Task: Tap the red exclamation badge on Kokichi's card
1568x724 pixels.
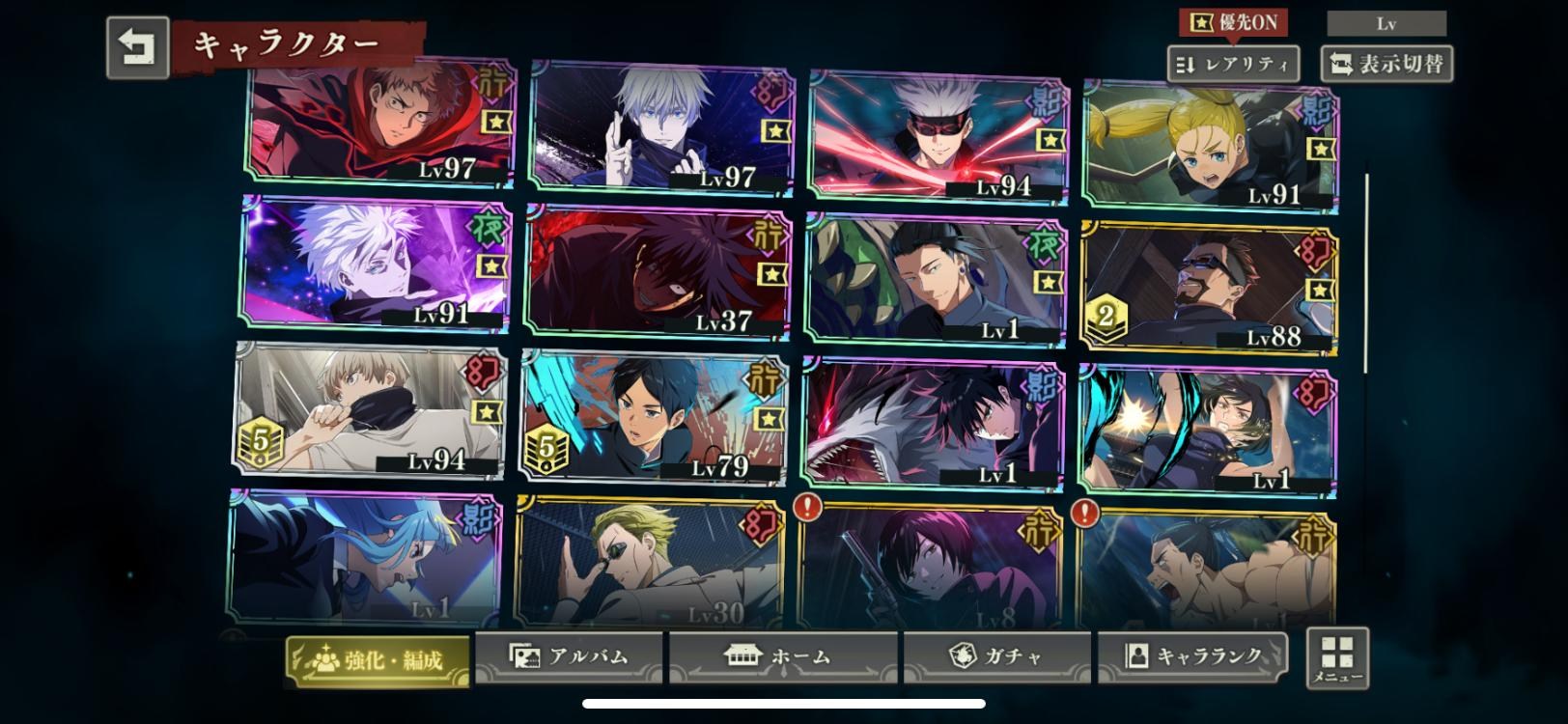Action: coord(809,504)
